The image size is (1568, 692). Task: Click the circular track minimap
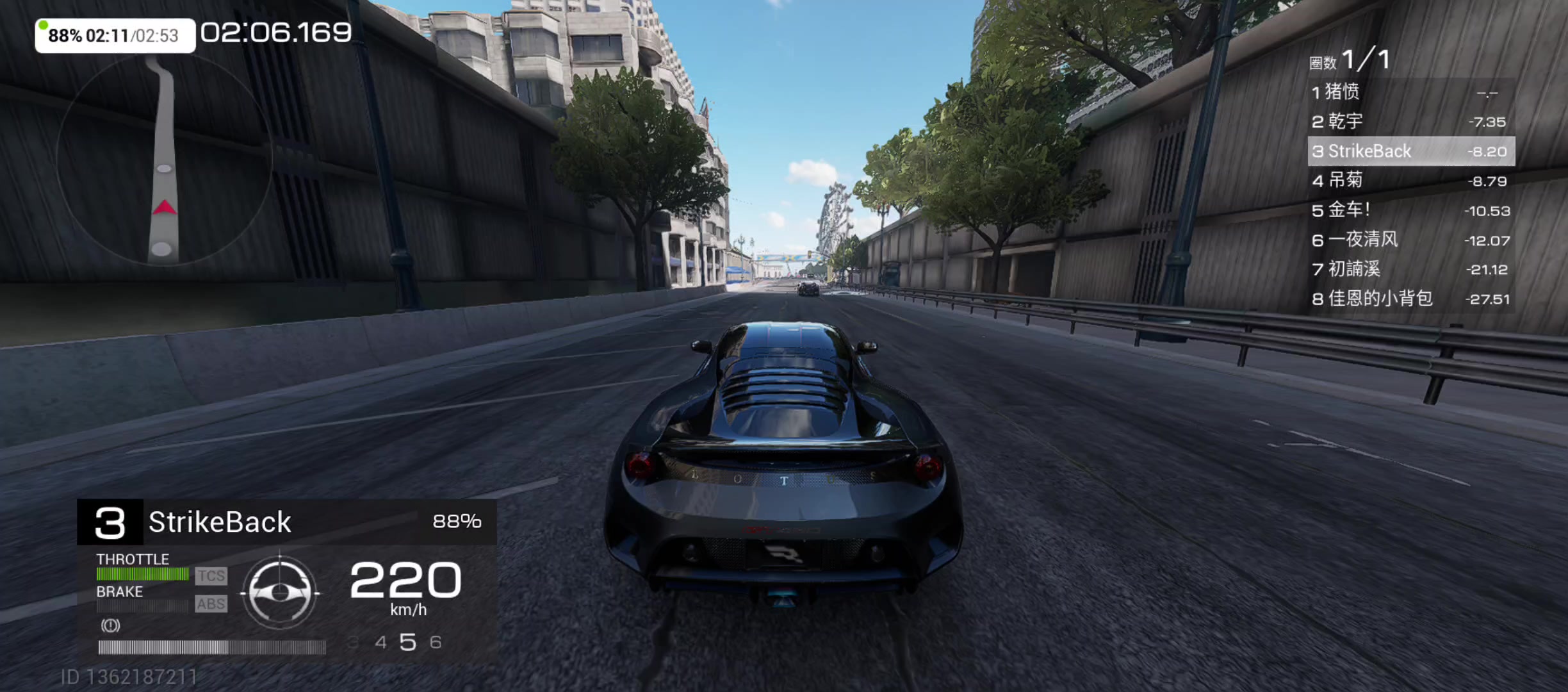tap(164, 160)
